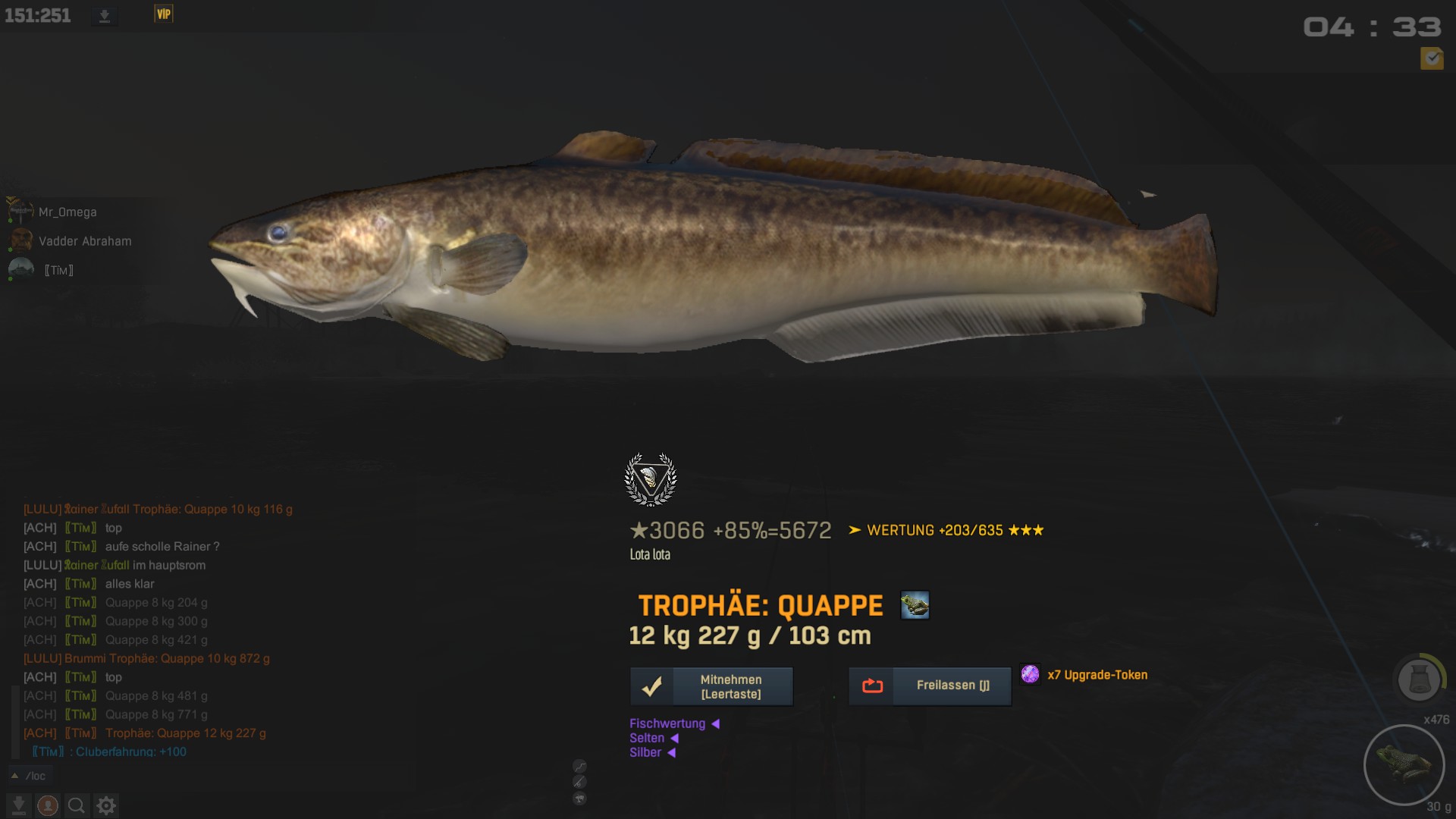This screenshot has height=819, width=1456.
Task: Open the orange player profile chat button
Action: [x=48, y=805]
